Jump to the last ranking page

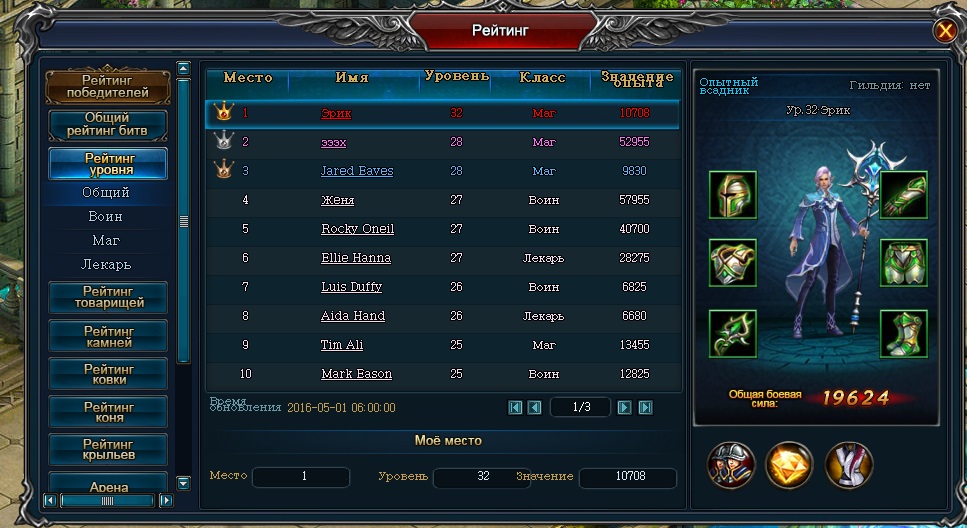click(x=646, y=407)
